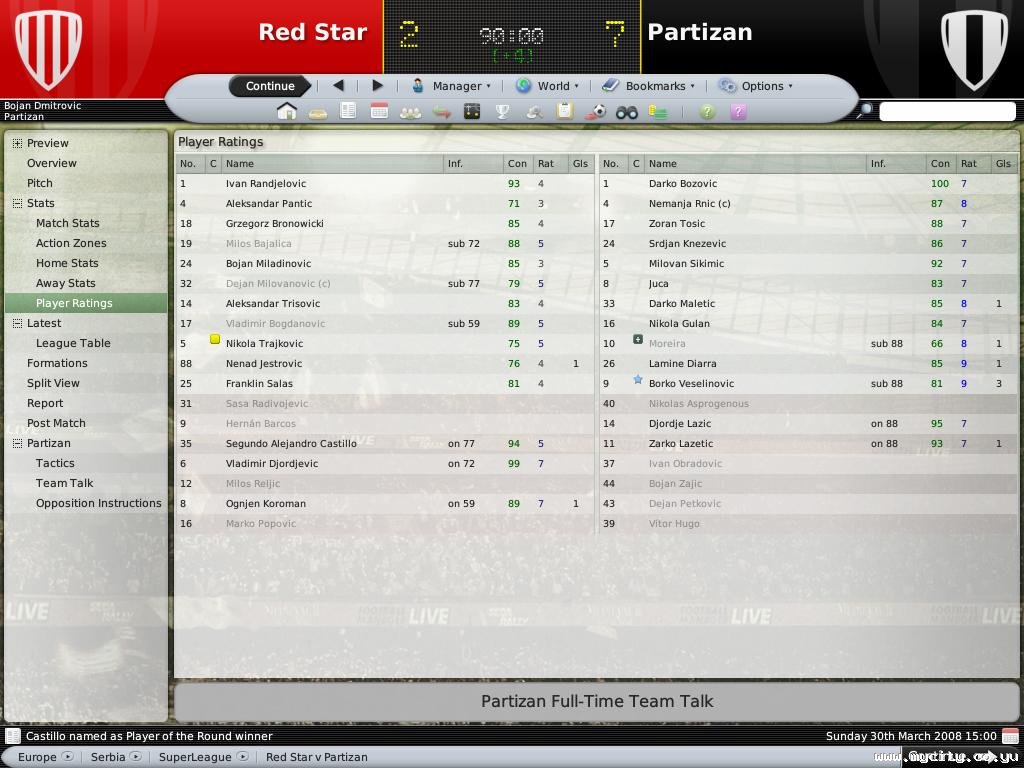Image resolution: width=1024 pixels, height=768 pixels.
Task: Click the home icon in toolbar
Action: 287,112
